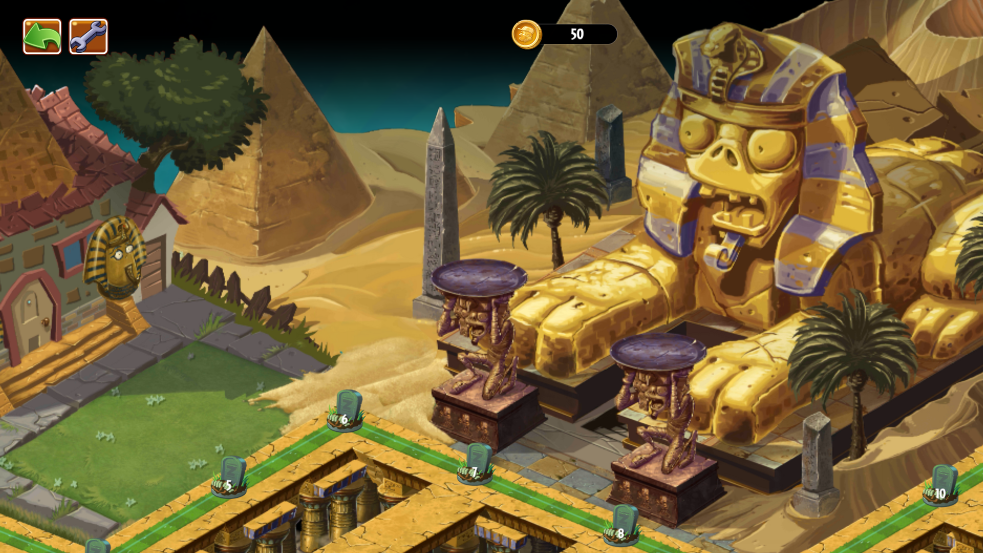Open settings via the wrench button
Viewport: 983px width, 553px height.
click(88, 37)
